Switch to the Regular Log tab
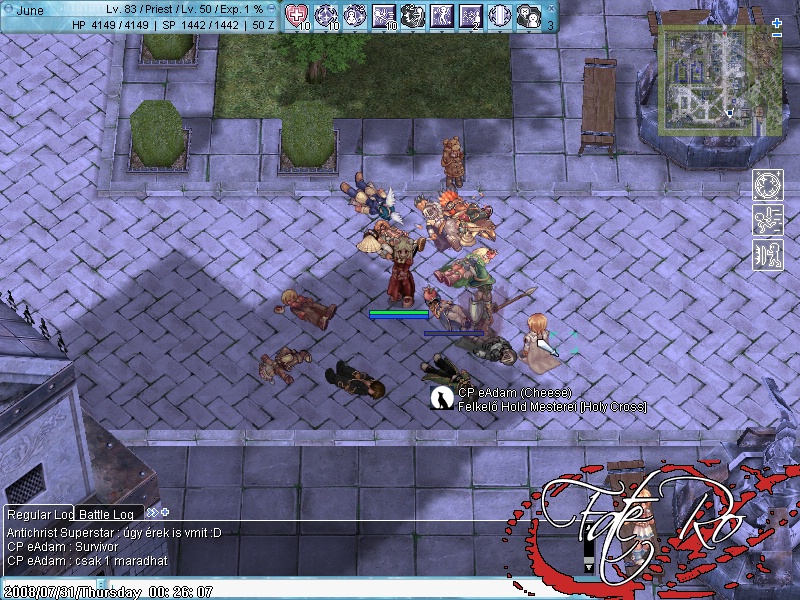This screenshot has width=800, height=600. tap(41, 513)
